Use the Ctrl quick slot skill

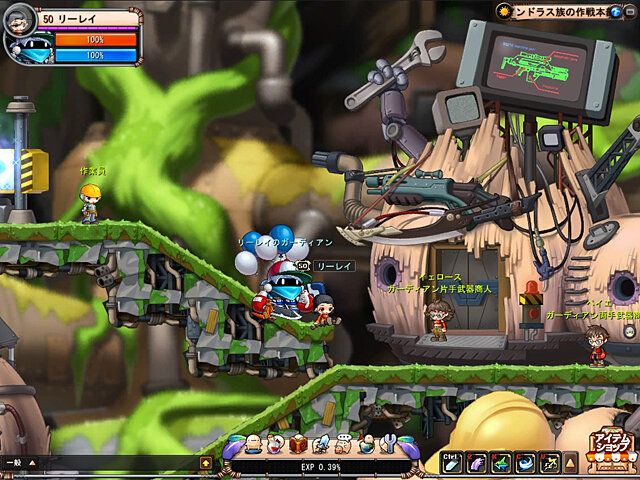click(452, 462)
